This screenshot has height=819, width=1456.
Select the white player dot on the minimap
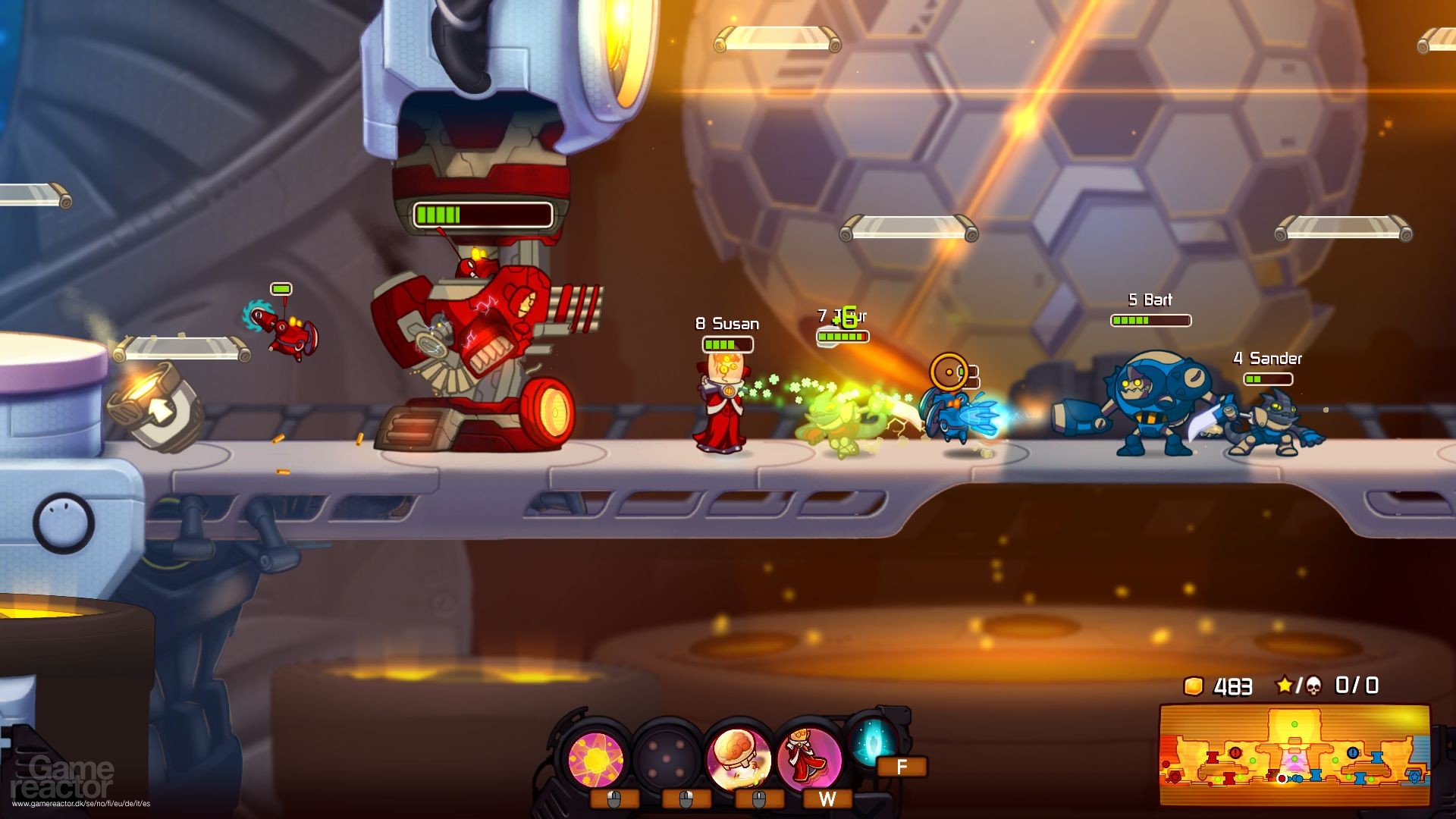(1282, 779)
